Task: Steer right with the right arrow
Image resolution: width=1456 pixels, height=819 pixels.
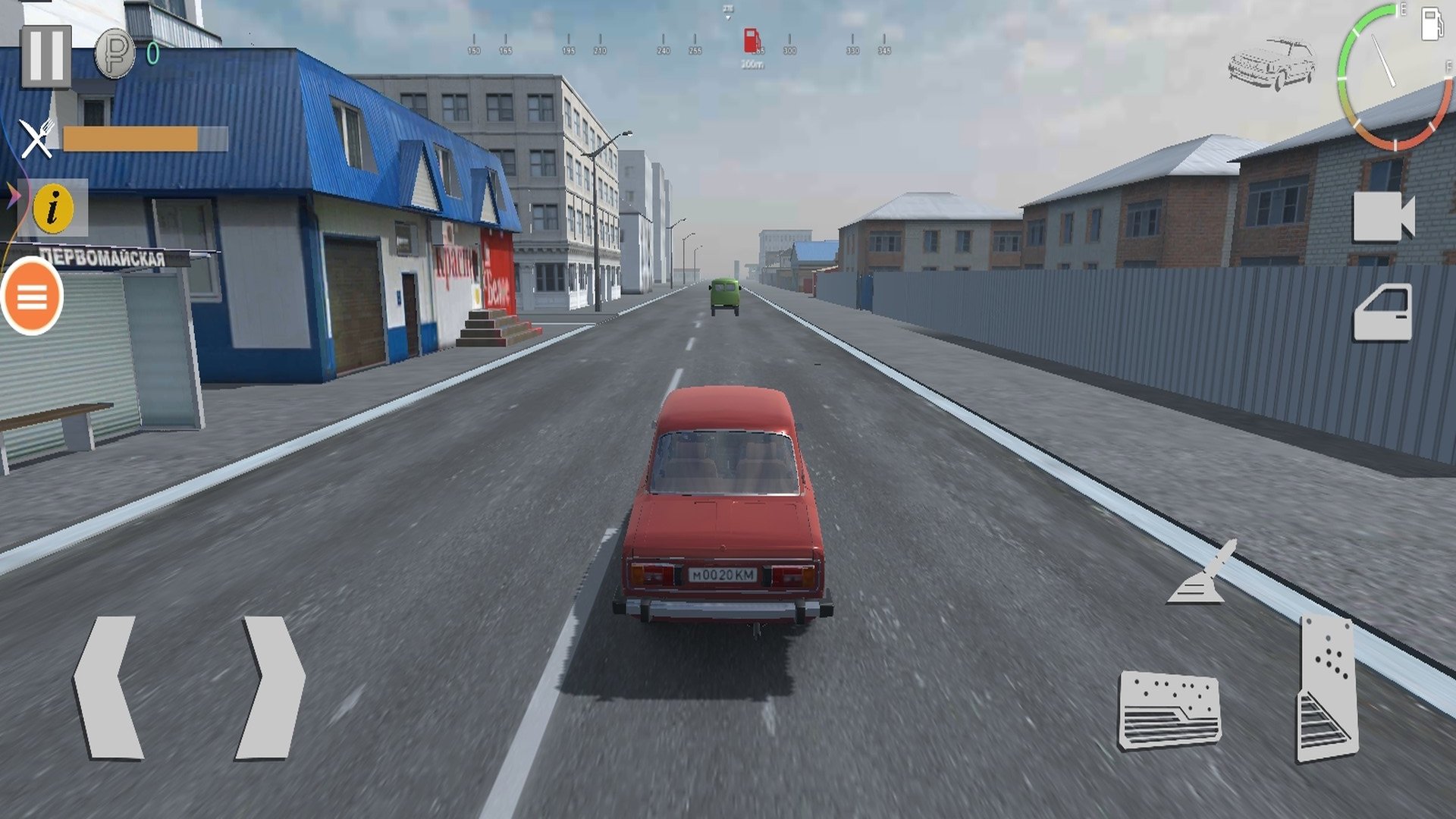Action: point(271,687)
